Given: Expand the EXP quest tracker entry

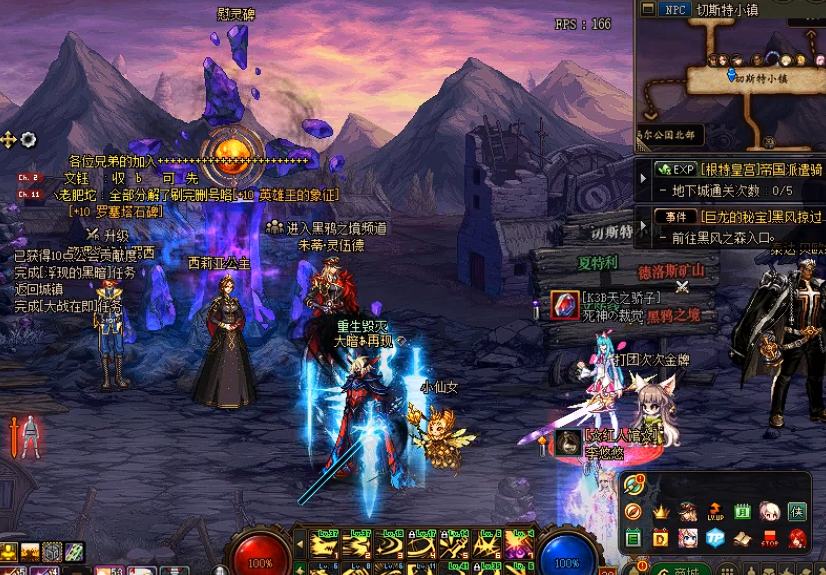Looking at the screenshot, I should [644, 179].
